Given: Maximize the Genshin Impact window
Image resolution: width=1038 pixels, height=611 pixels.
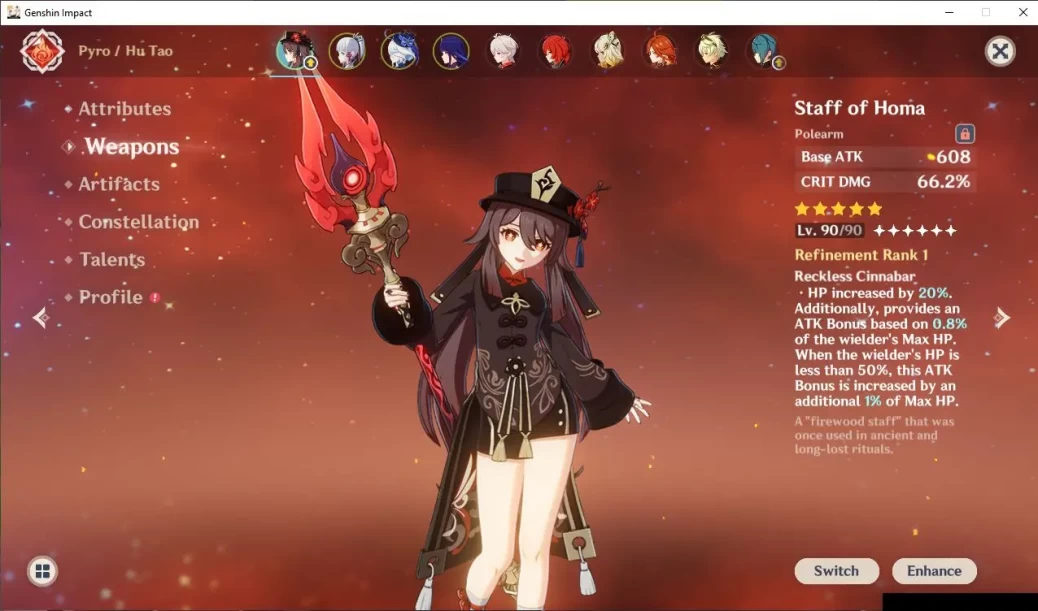Looking at the screenshot, I should click(x=986, y=12).
